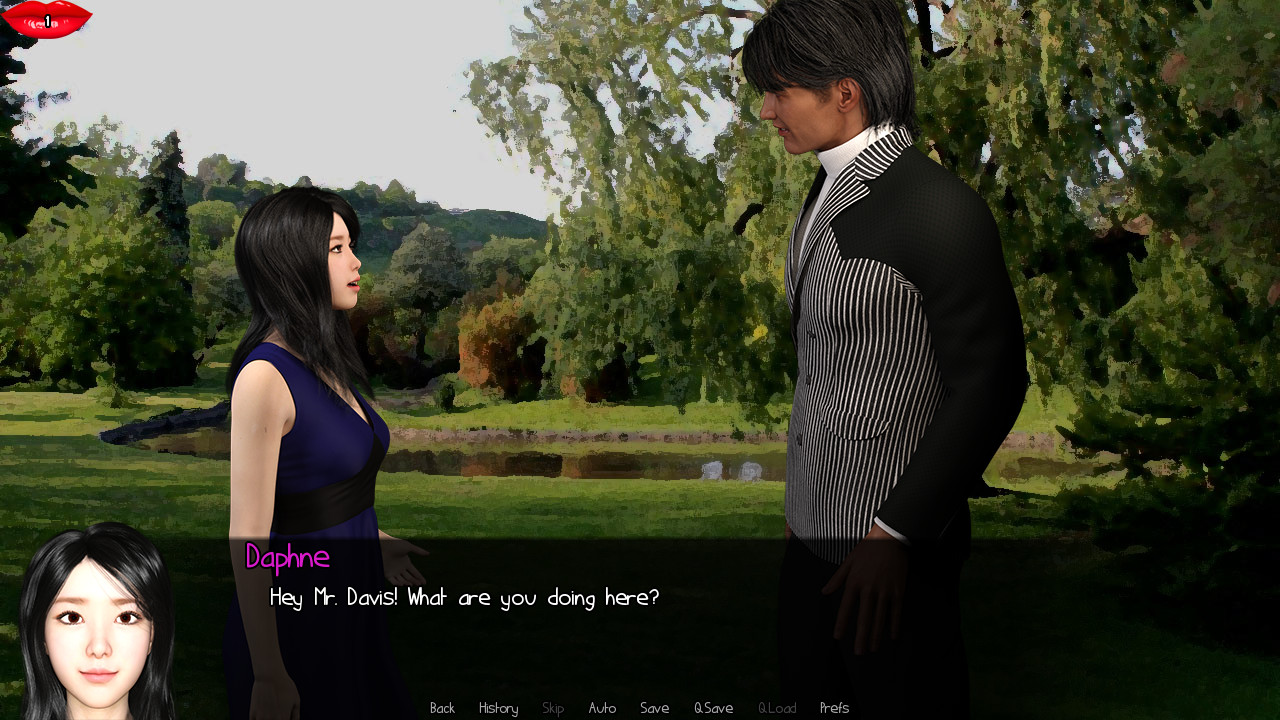Viewport: 1280px width, 720px height.
Task: Click the quick menu bar at the bottom
Action: [640, 707]
